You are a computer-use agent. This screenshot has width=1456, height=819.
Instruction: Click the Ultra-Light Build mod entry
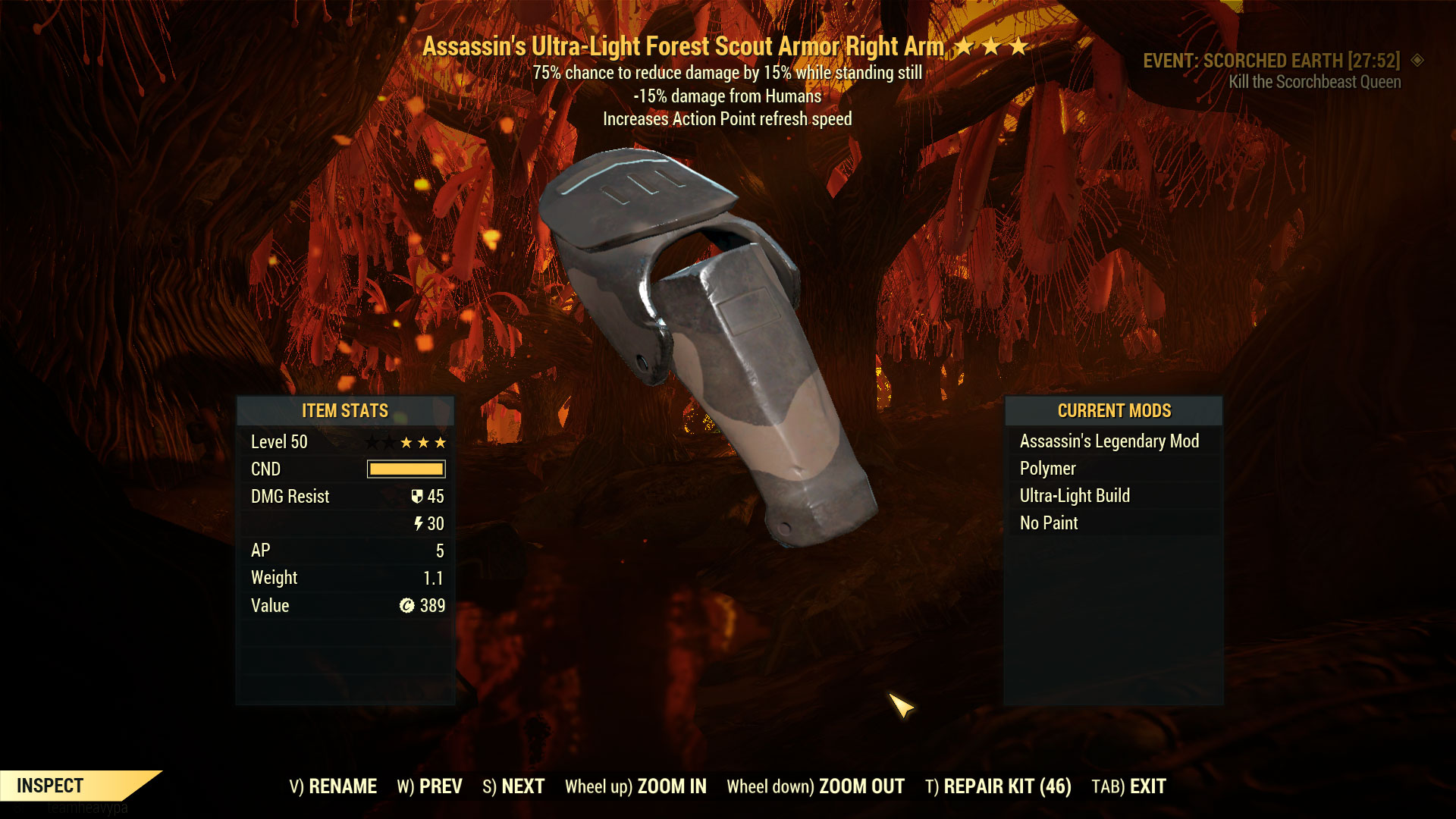[1074, 496]
